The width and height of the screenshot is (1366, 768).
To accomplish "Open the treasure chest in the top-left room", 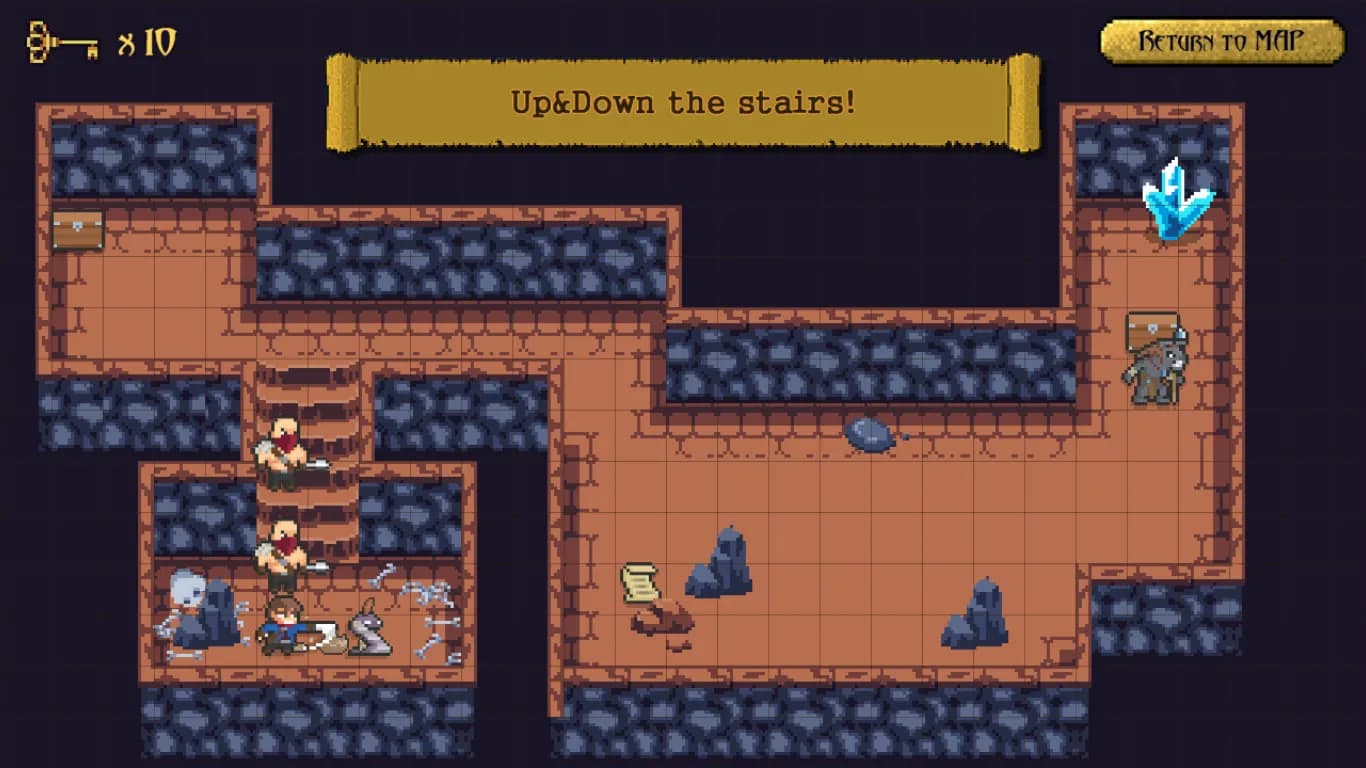I will pyautogui.click(x=78, y=227).
